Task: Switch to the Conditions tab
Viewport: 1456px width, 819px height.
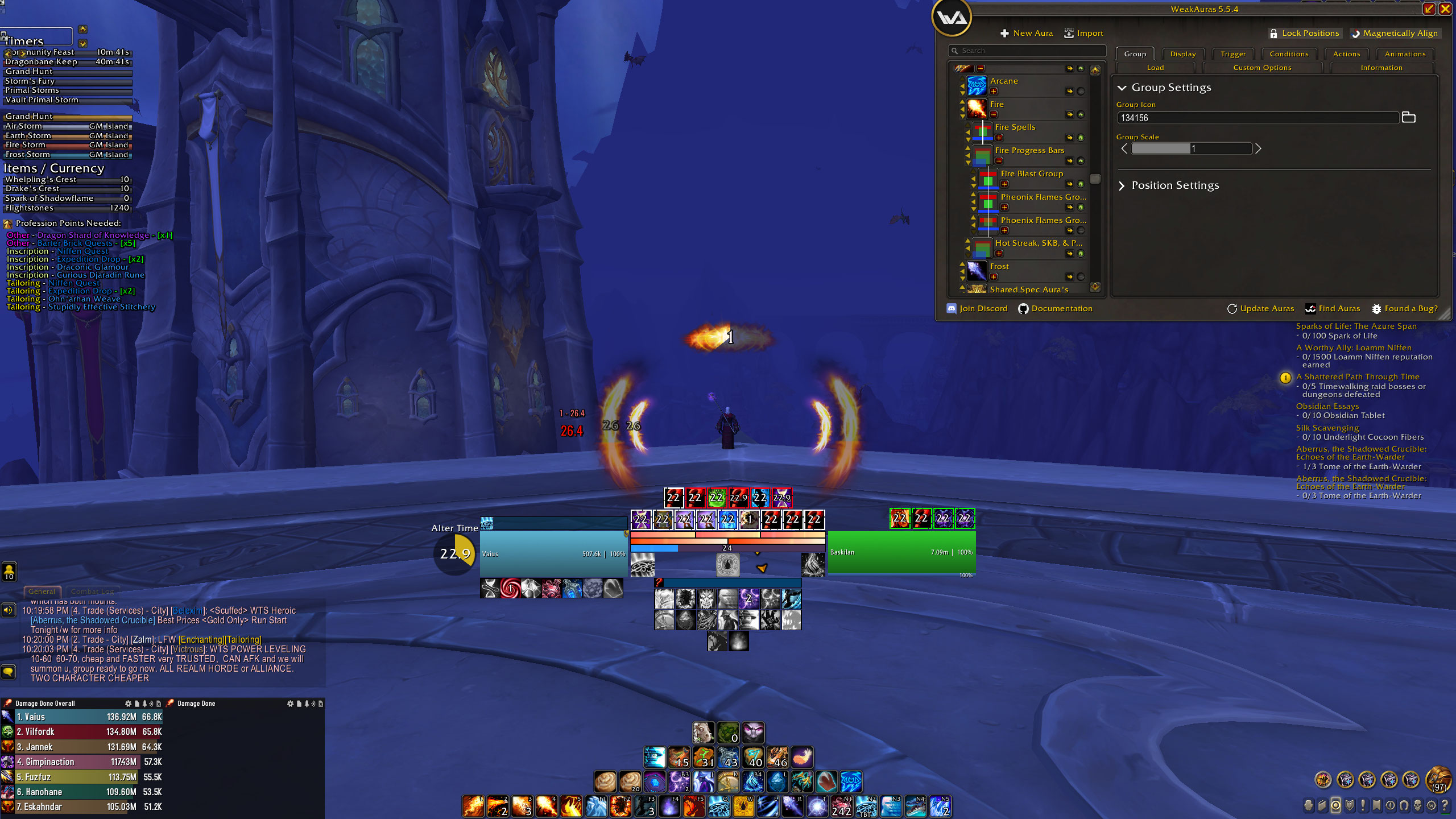Action: pyautogui.click(x=1289, y=54)
